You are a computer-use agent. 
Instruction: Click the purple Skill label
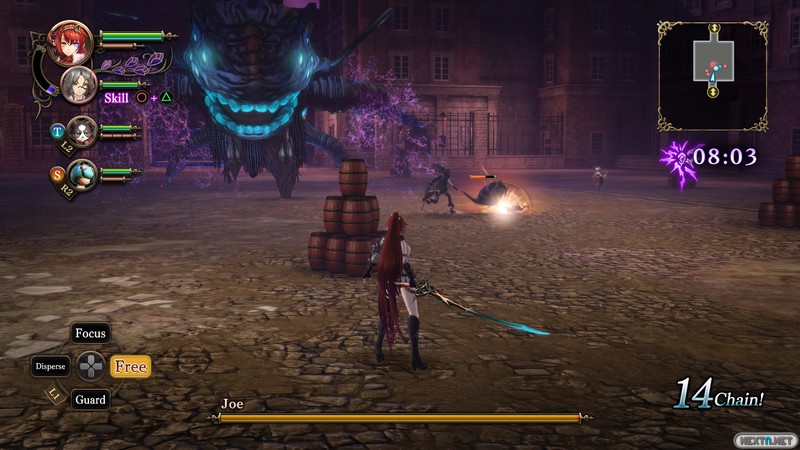(x=117, y=97)
